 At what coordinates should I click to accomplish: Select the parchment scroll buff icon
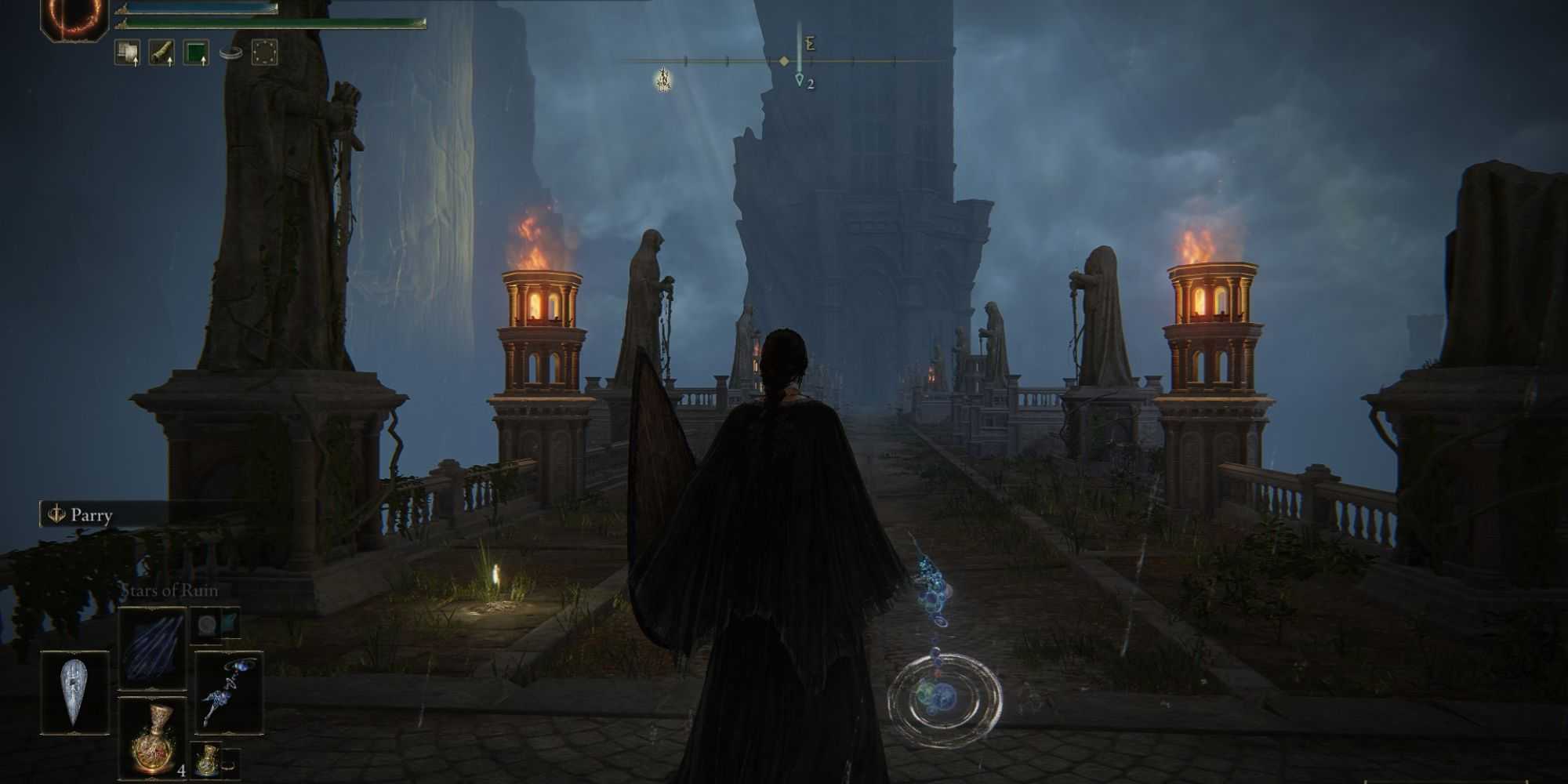pyautogui.click(x=128, y=53)
